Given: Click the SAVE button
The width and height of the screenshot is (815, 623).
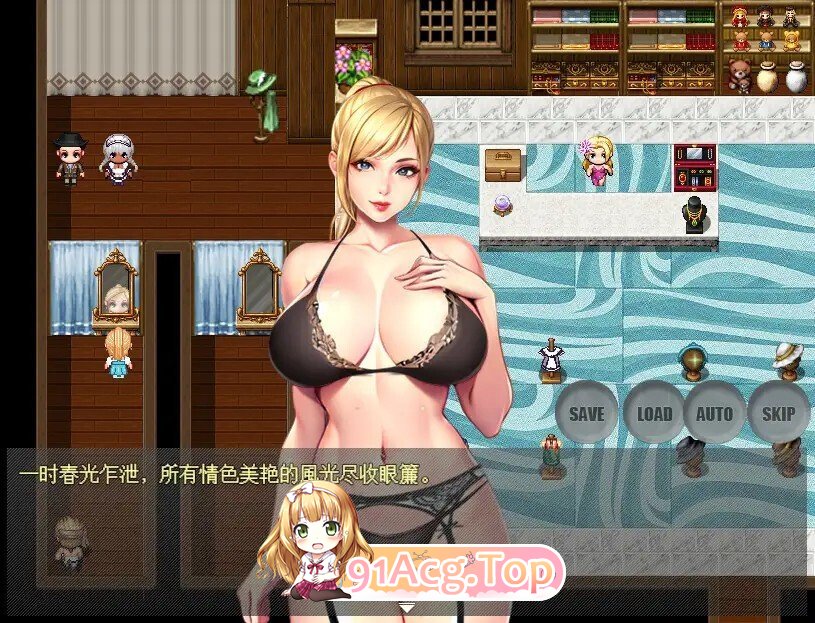Looking at the screenshot, I should (586, 413).
